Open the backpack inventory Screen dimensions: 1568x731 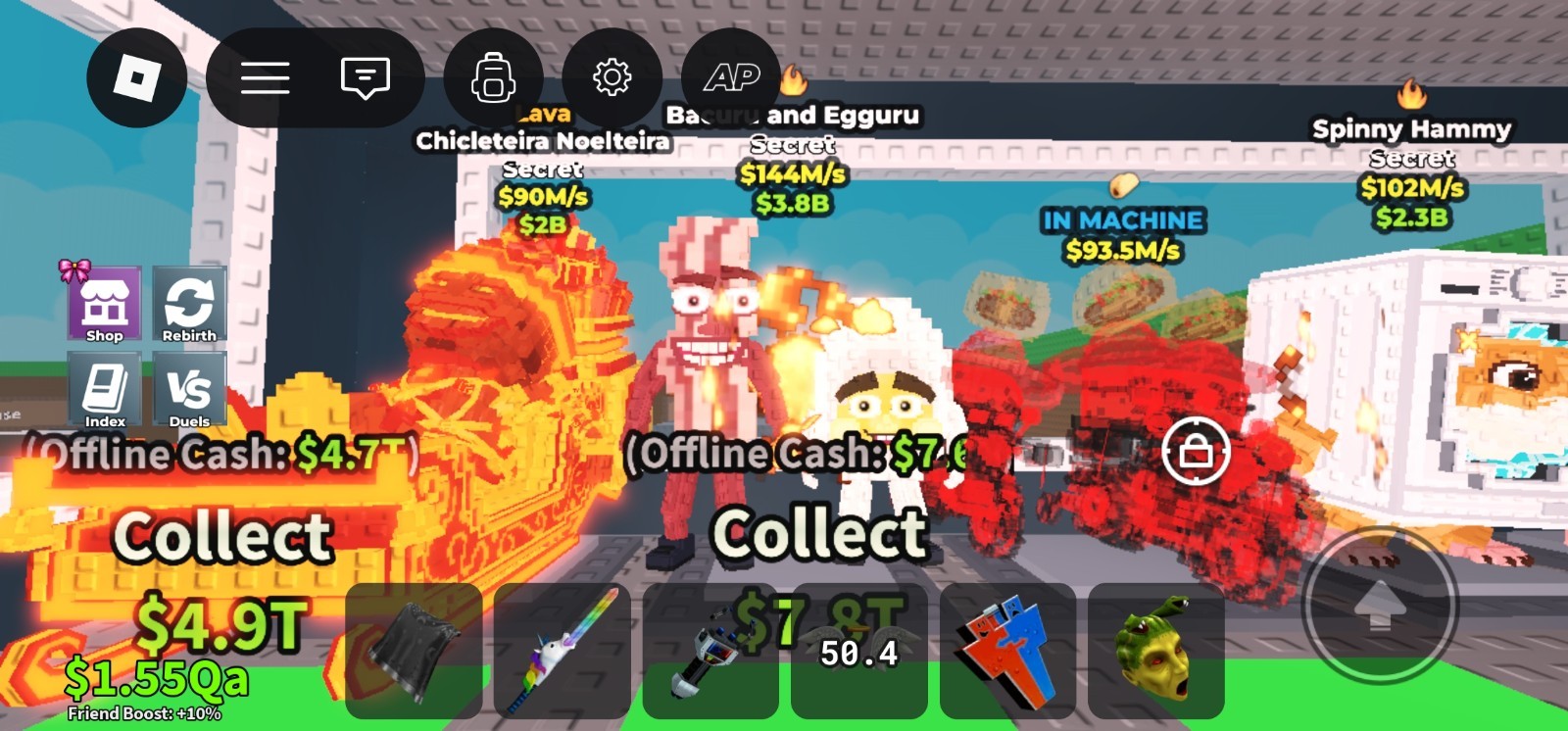(493, 76)
